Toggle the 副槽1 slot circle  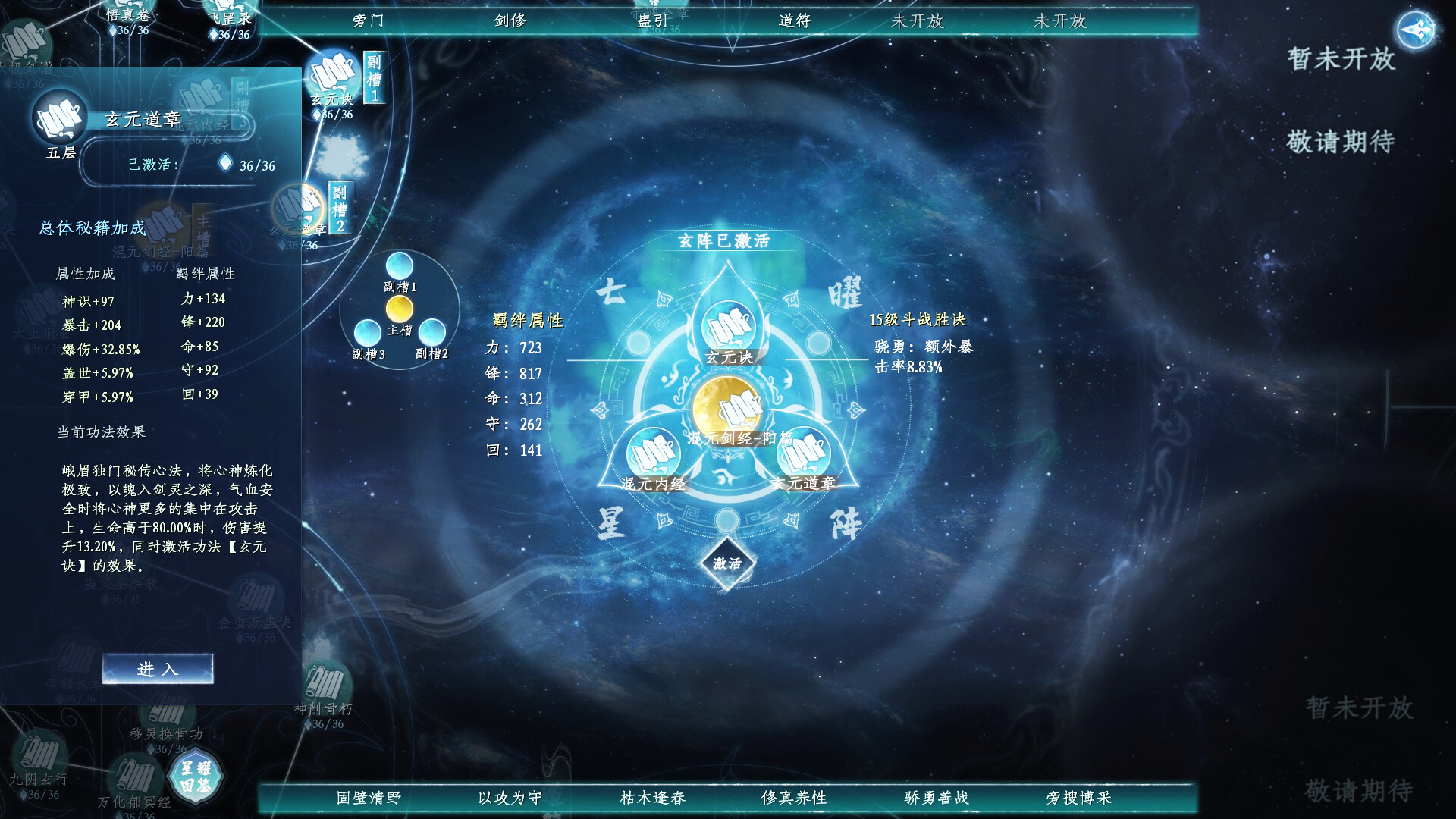[400, 267]
